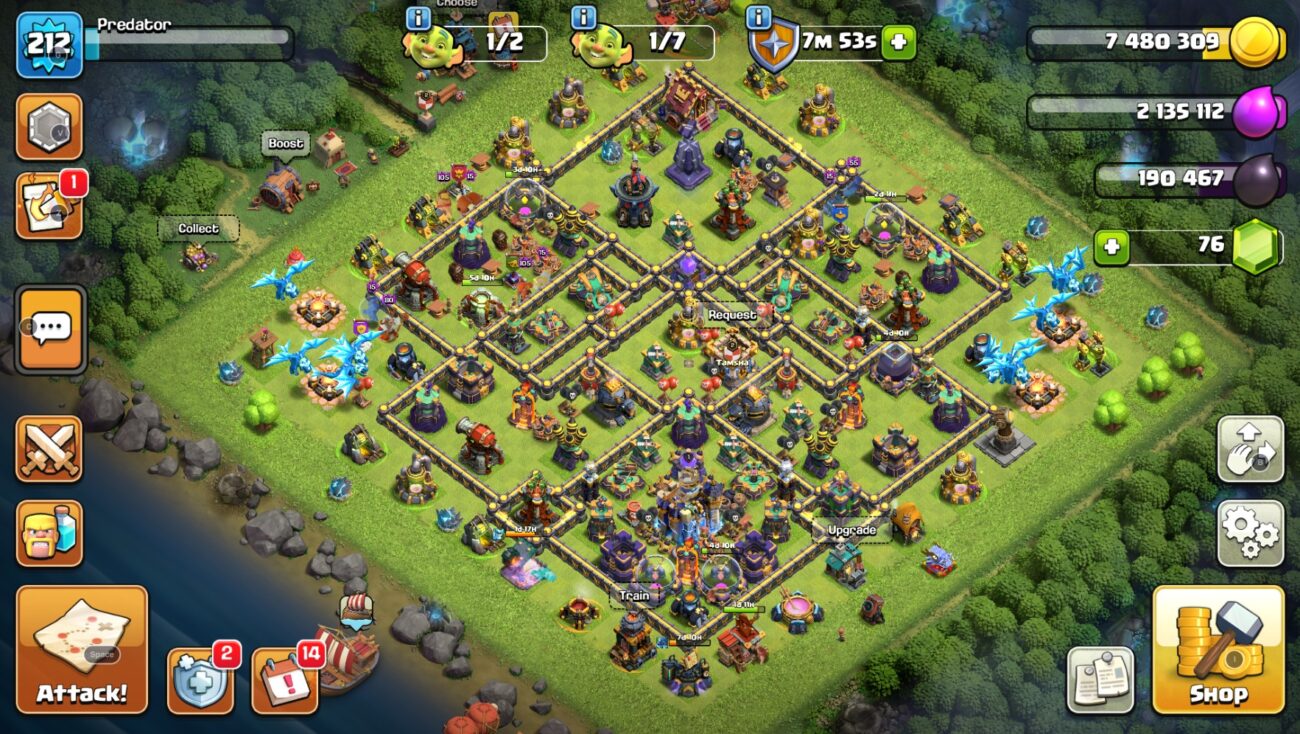This screenshot has width=1300, height=734.
Task: Tap the Collect bubble
Action: [x=198, y=229]
